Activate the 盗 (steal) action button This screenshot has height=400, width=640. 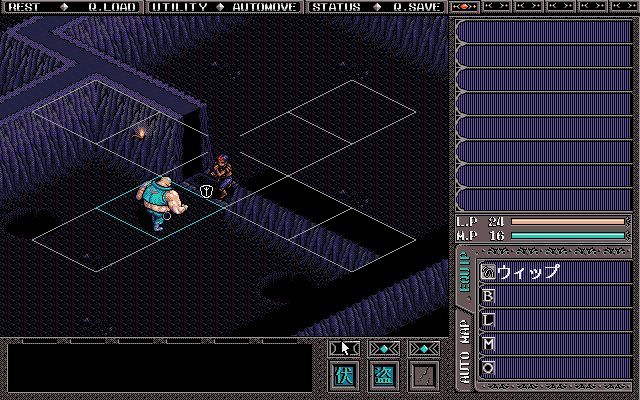[383, 377]
